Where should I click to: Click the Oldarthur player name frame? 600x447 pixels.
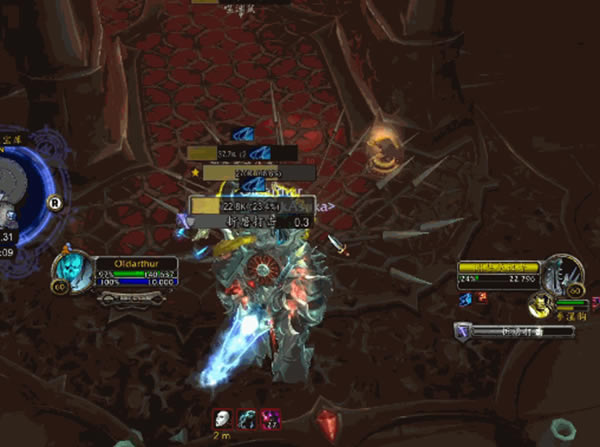click(136, 264)
